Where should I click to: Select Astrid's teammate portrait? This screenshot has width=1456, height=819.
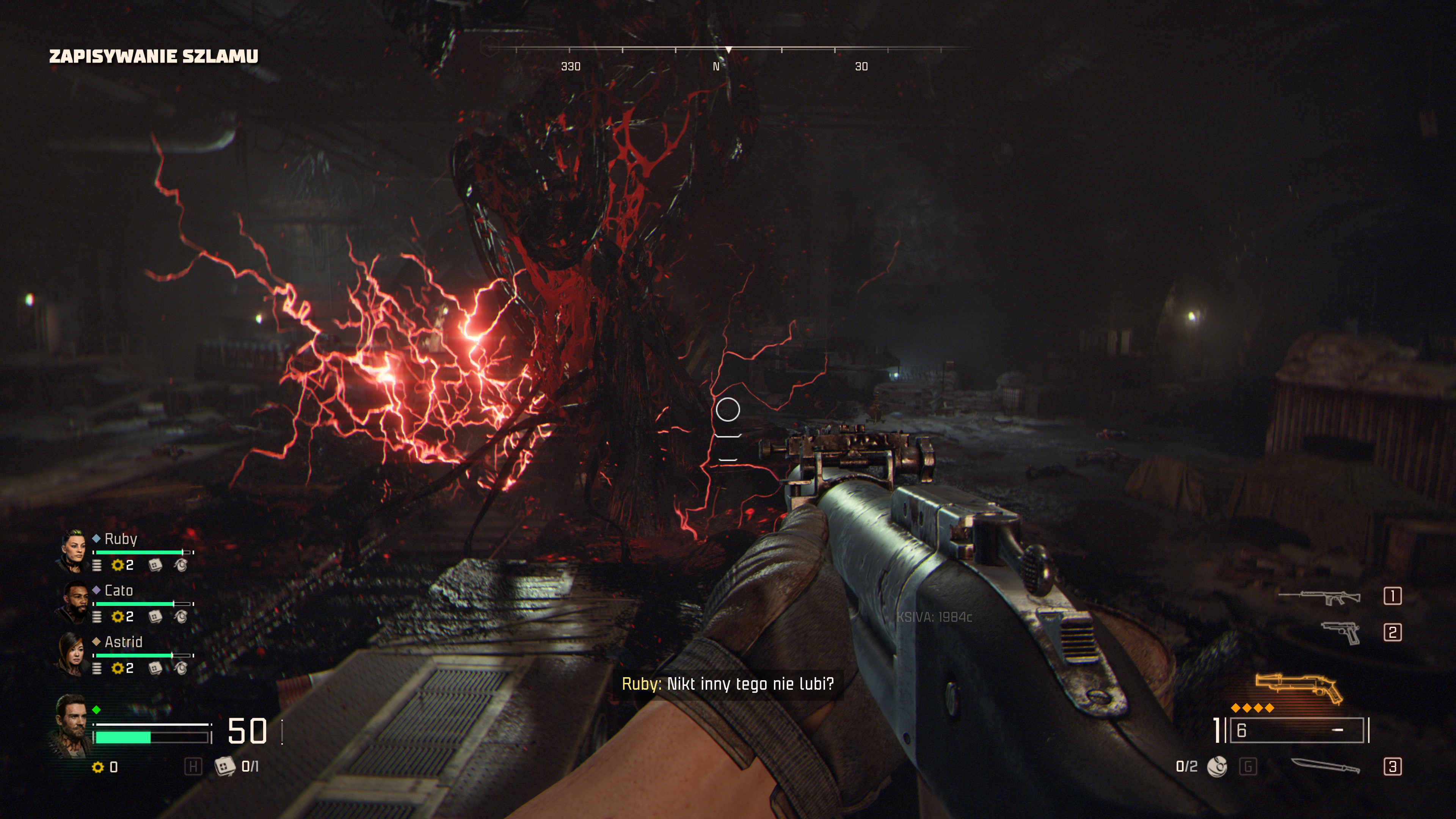(72, 654)
